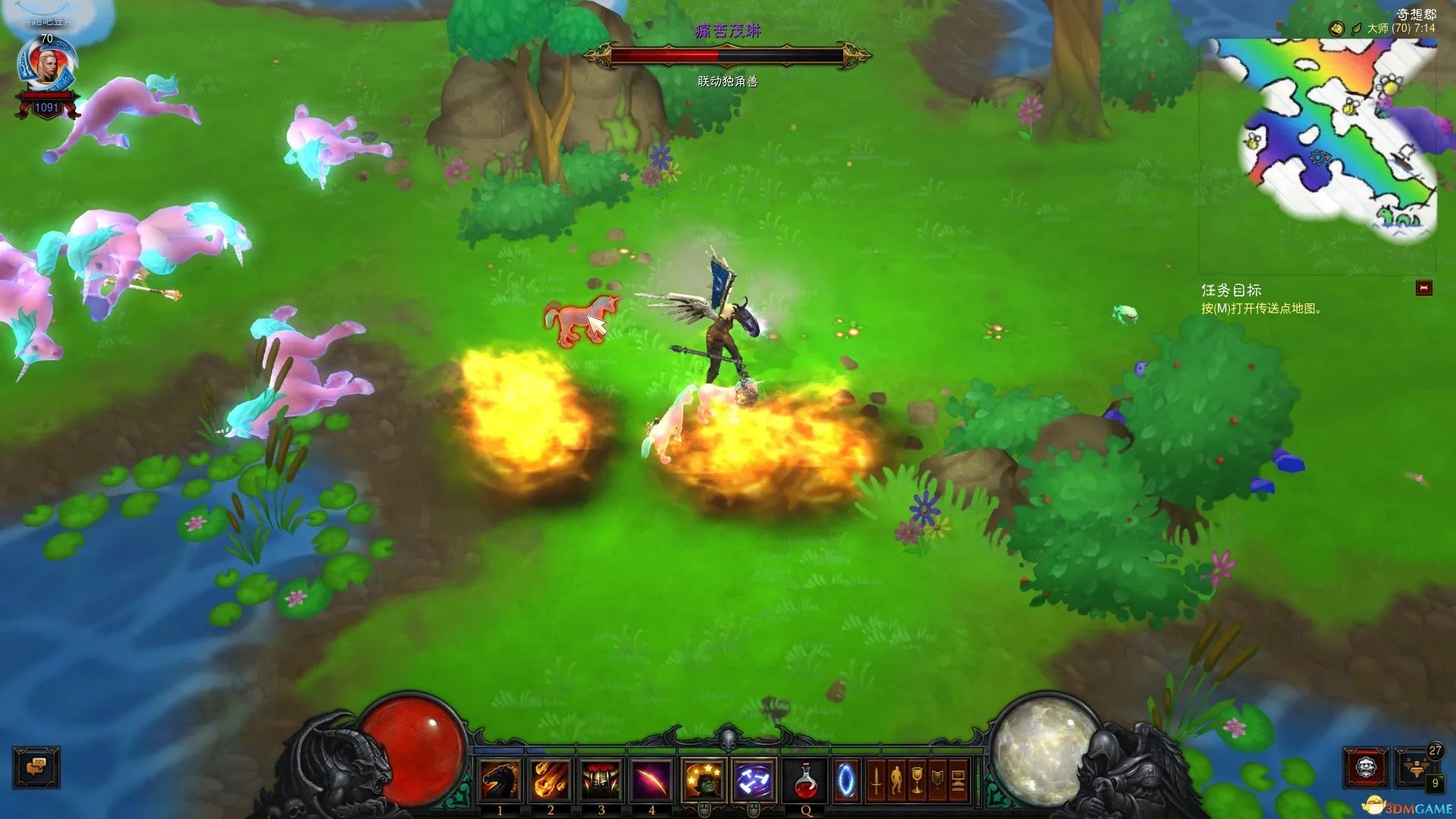Click the banner shield menu button
This screenshot has width=1456, height=819.
point(937,780)
